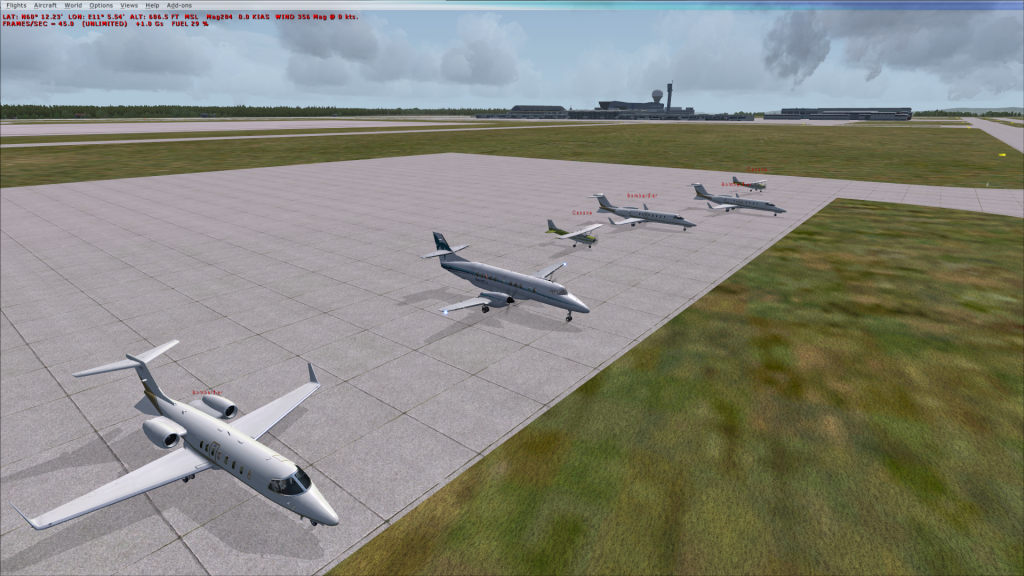Open the Flights menu

pyautogui.click(x=16, y=5)
